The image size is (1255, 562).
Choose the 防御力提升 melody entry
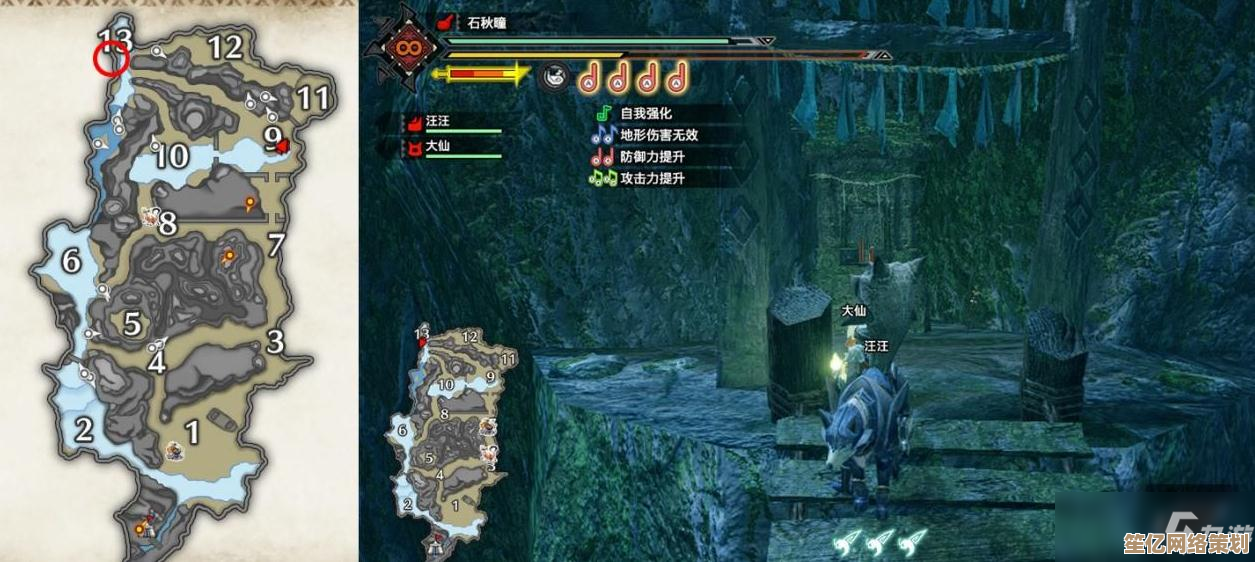pyautogui.click(x=651, y=157)
